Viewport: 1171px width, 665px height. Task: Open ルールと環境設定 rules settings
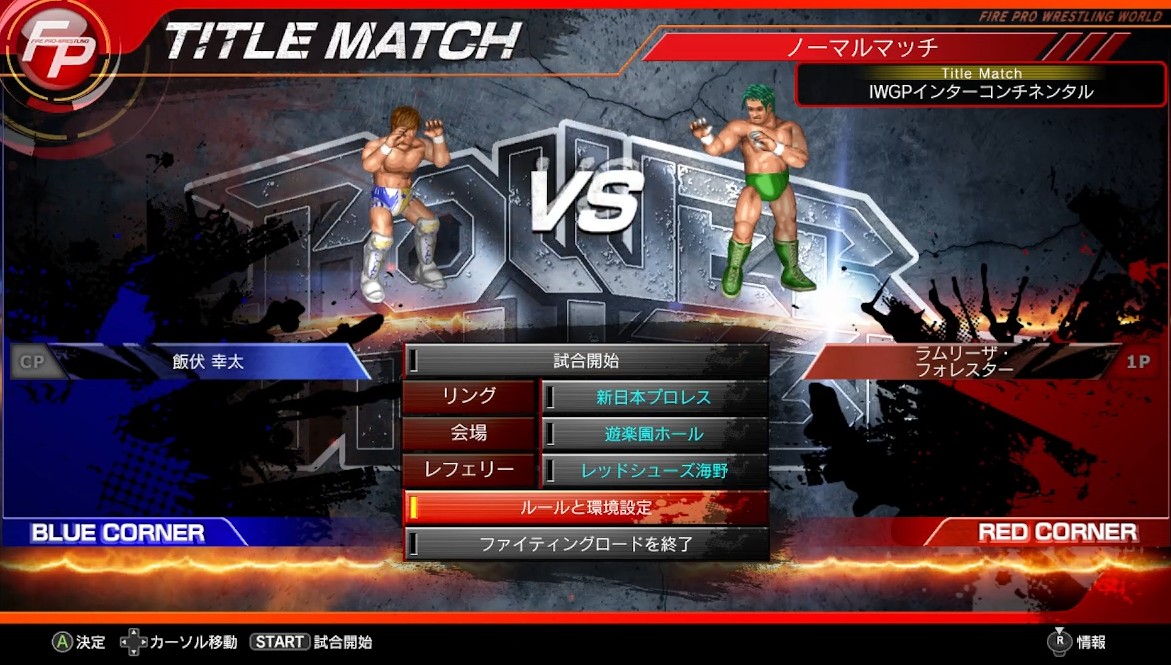pyautogui.click(x=586, y=507)
